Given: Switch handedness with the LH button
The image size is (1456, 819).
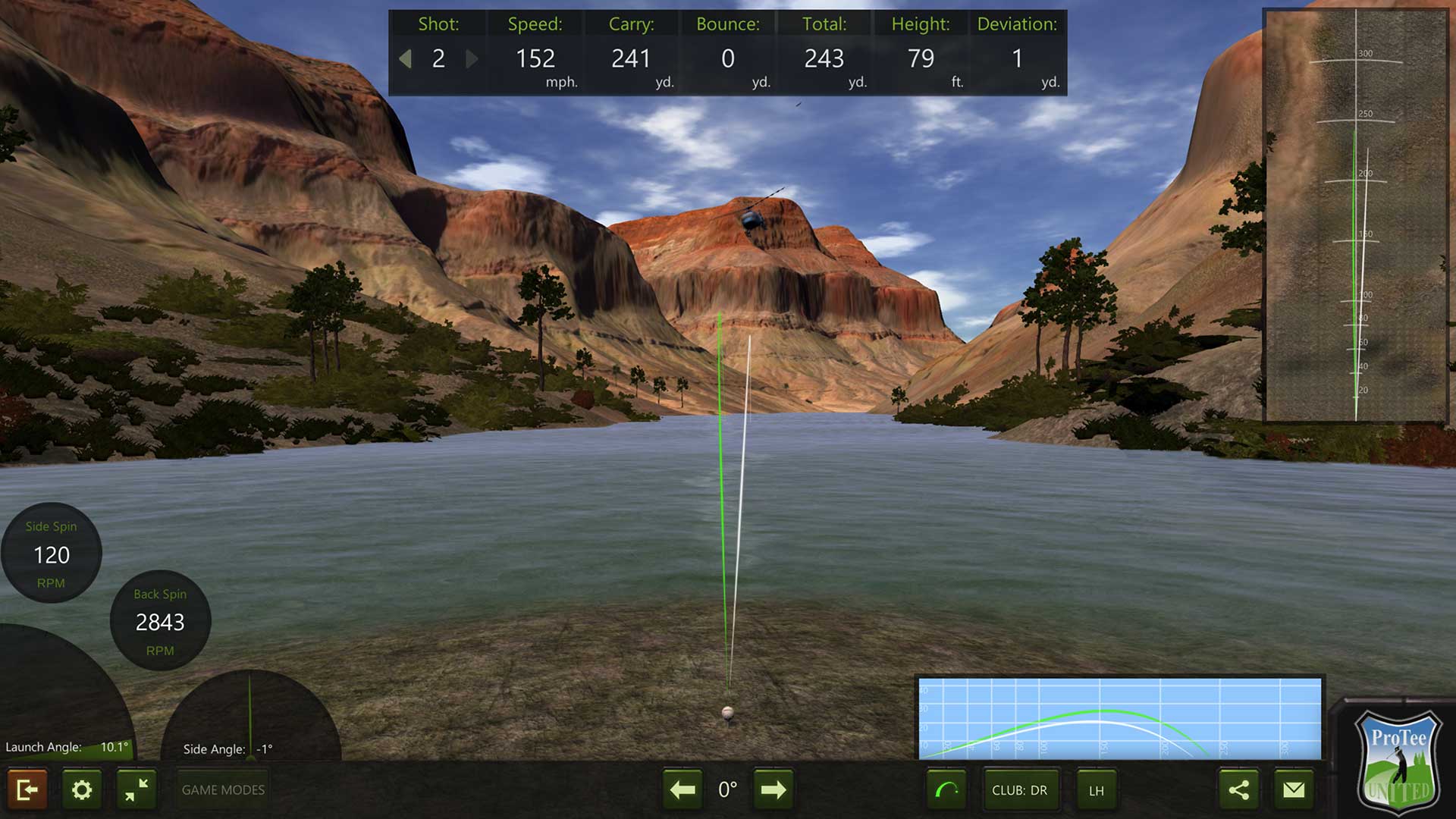Looking at the screenshot, I should click(1097, 790).
